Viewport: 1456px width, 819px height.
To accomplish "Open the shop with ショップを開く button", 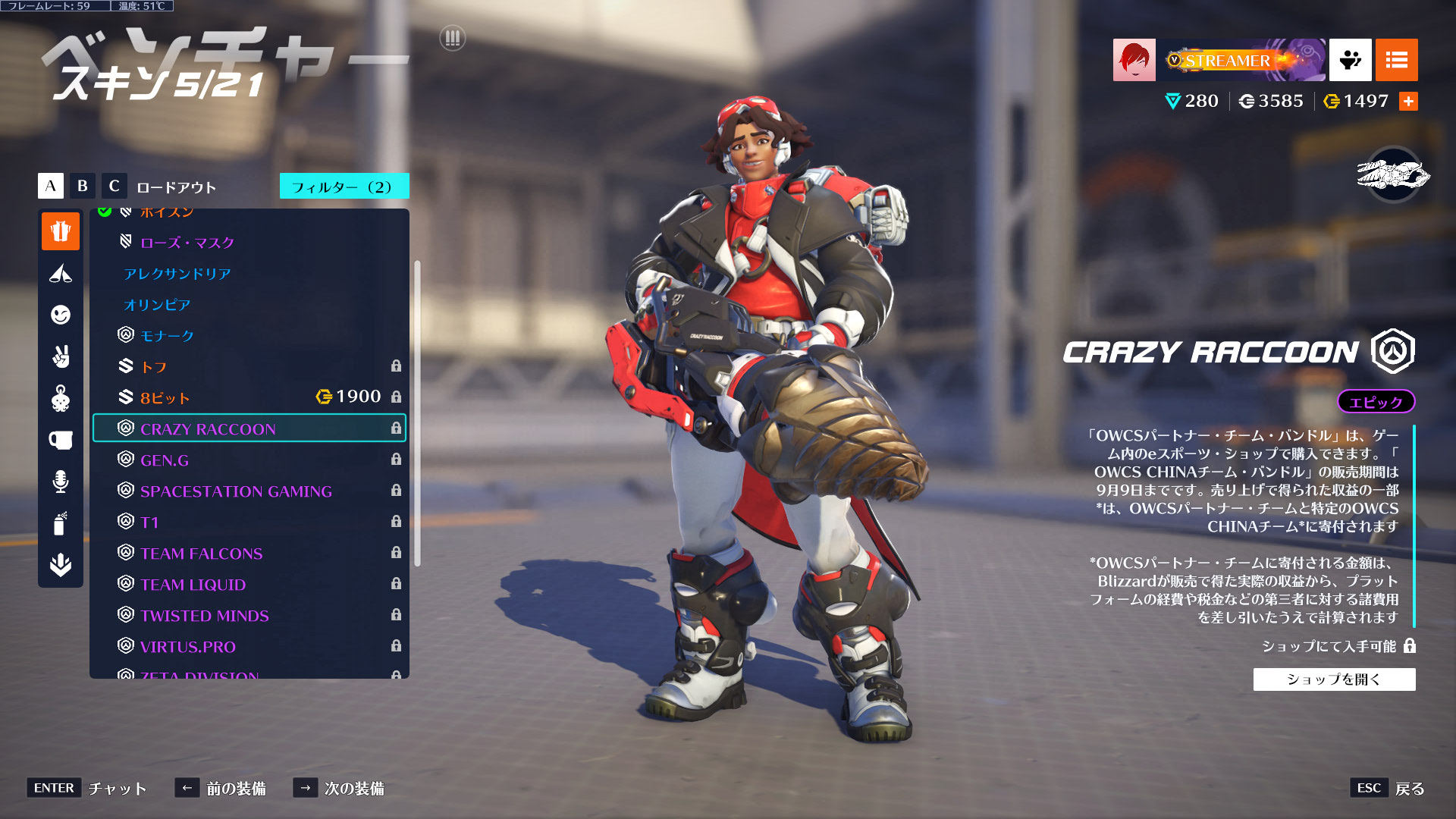I will [x=1334, y=679].
